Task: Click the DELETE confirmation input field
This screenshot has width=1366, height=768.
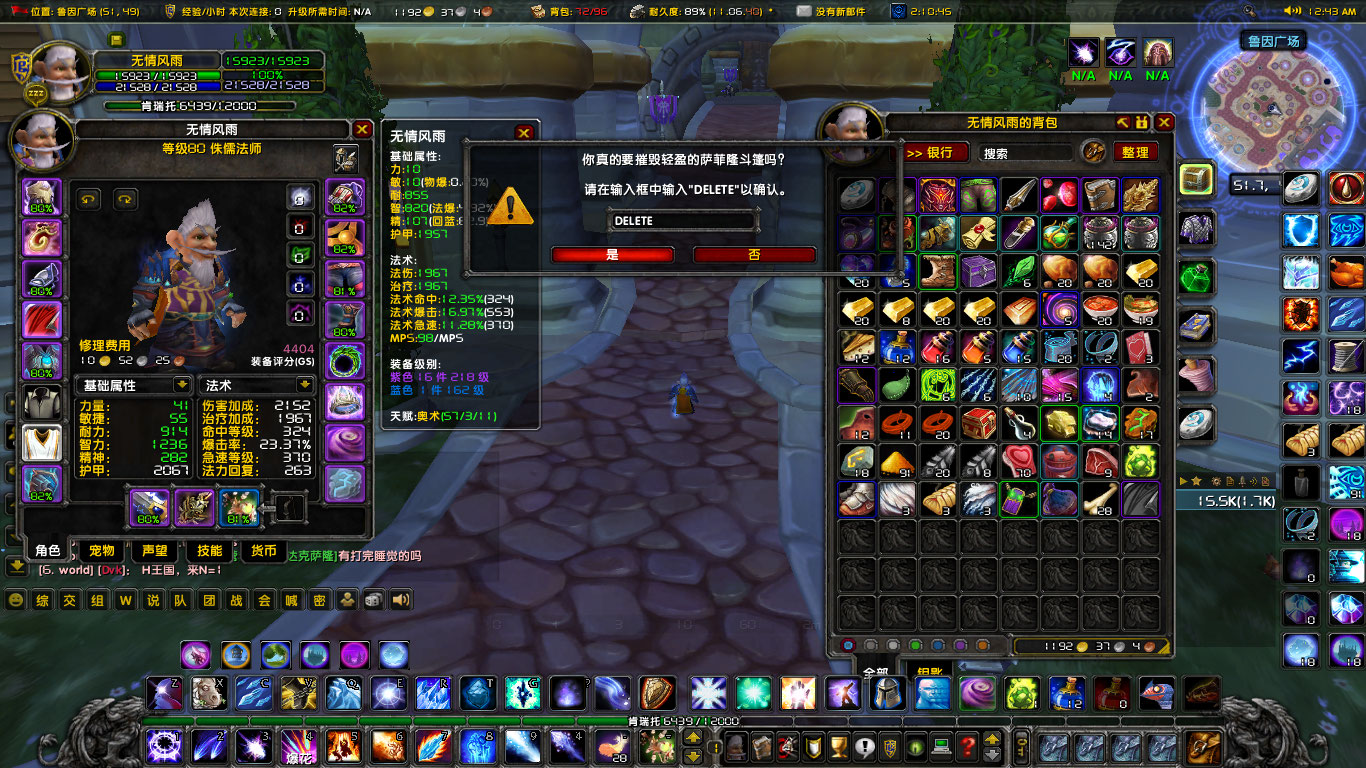Action: [683, 220]
